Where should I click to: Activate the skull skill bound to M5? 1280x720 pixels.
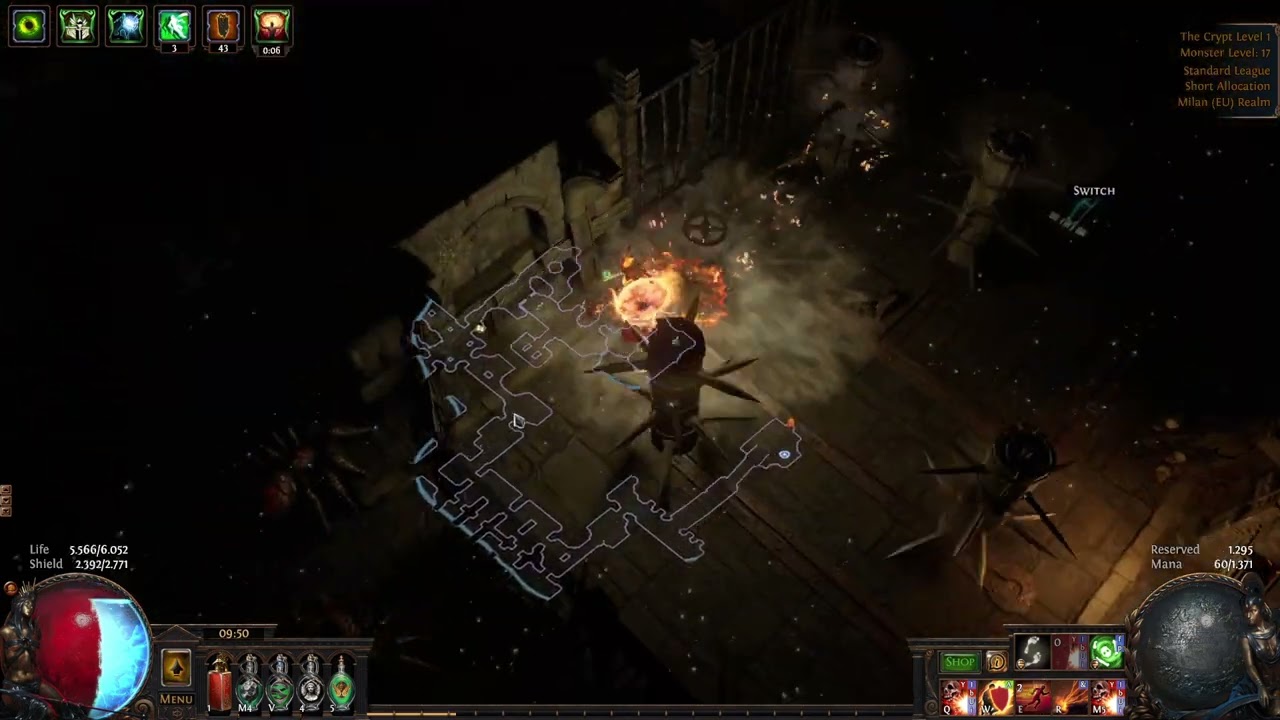click(1107, 697)
